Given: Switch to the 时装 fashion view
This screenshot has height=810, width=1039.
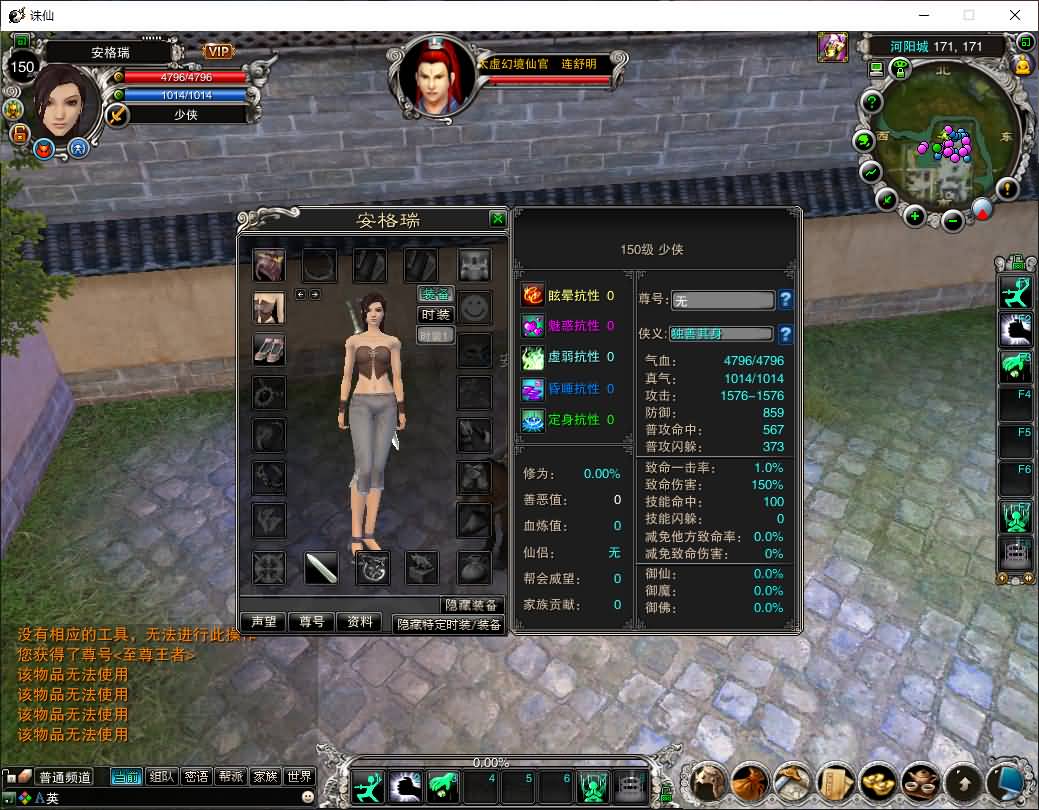Looking at the screenshot, I should [x=435, y=315].
